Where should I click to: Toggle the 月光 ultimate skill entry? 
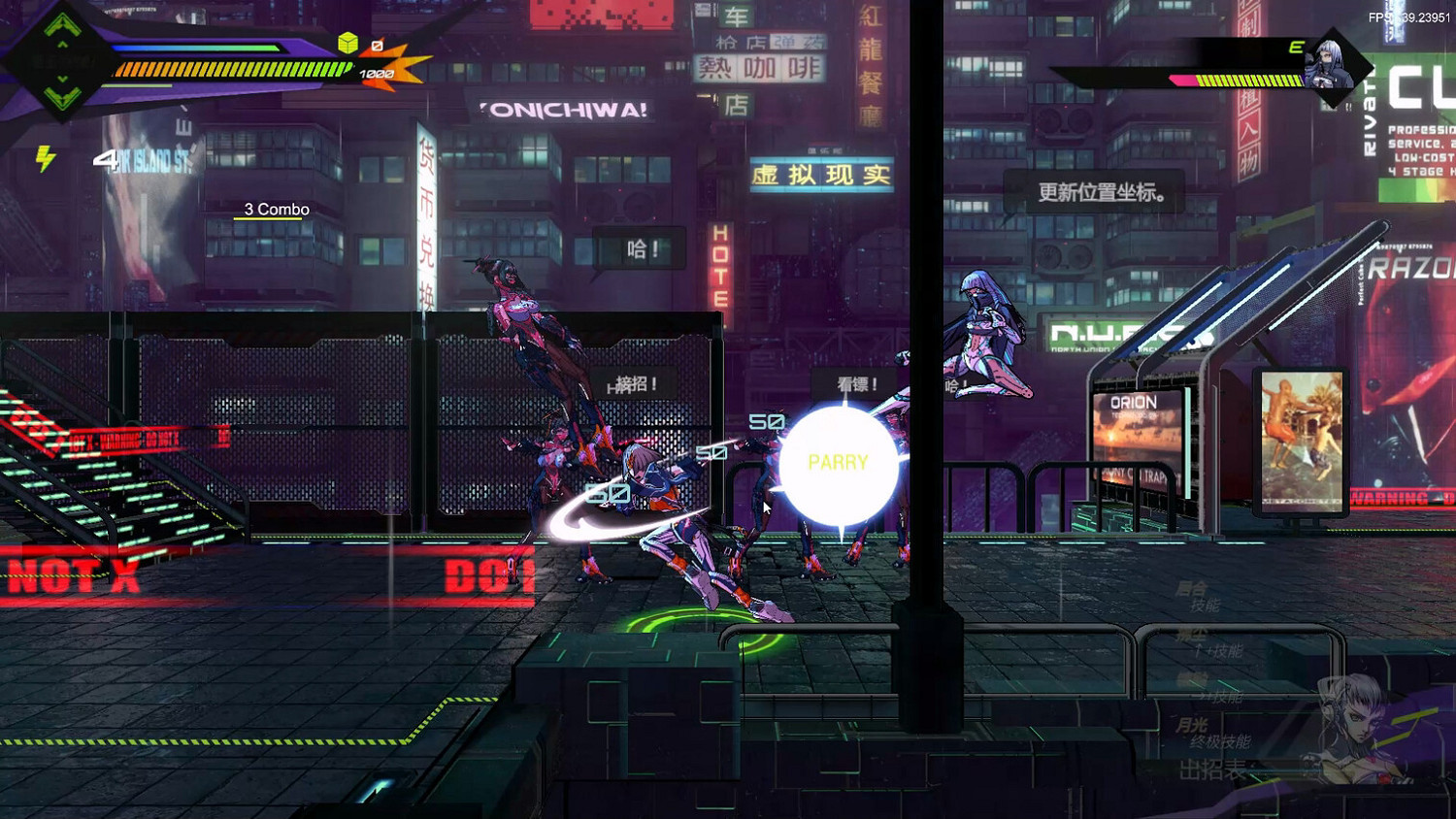point(1194,726)
